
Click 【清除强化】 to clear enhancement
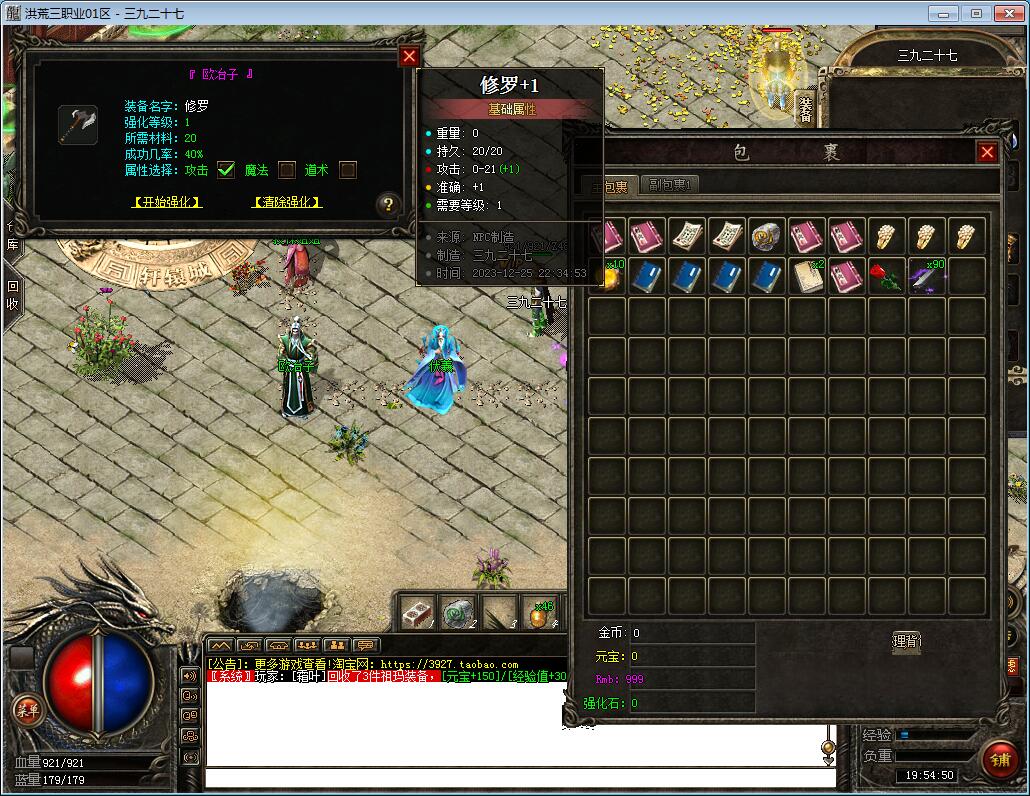287,202
